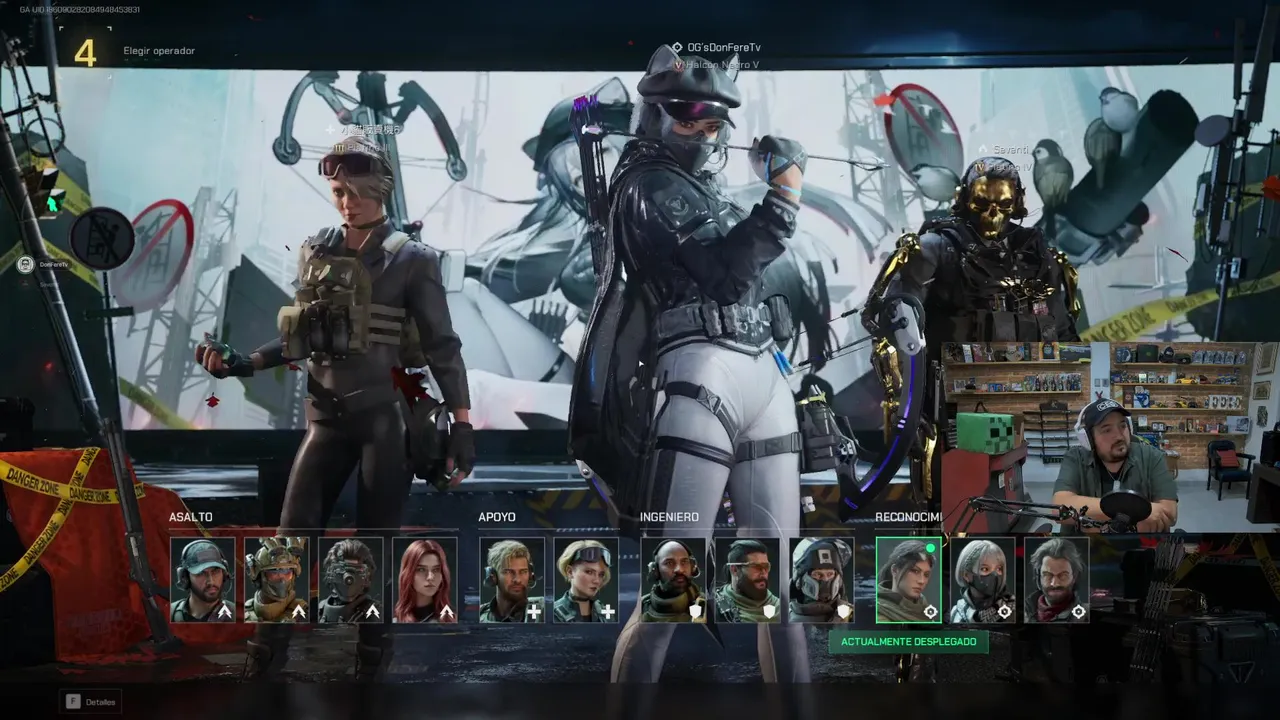Select the hooded engineer with face mask
The width and height of the screenshot is (1280, 720).
(x=821, y=580)
